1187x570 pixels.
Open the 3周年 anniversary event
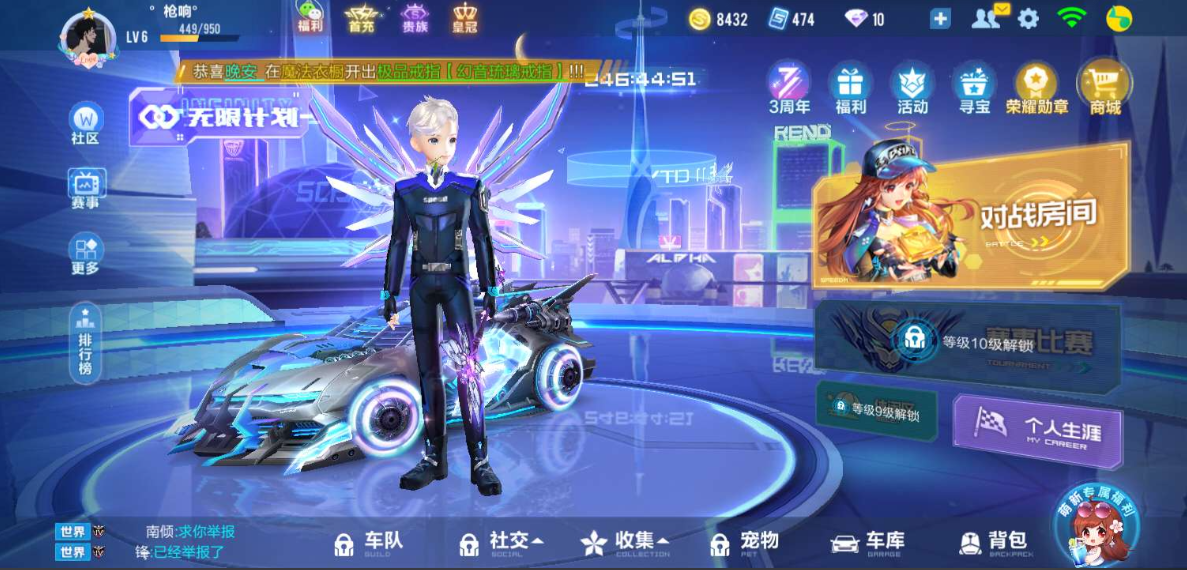coord(789,87)
